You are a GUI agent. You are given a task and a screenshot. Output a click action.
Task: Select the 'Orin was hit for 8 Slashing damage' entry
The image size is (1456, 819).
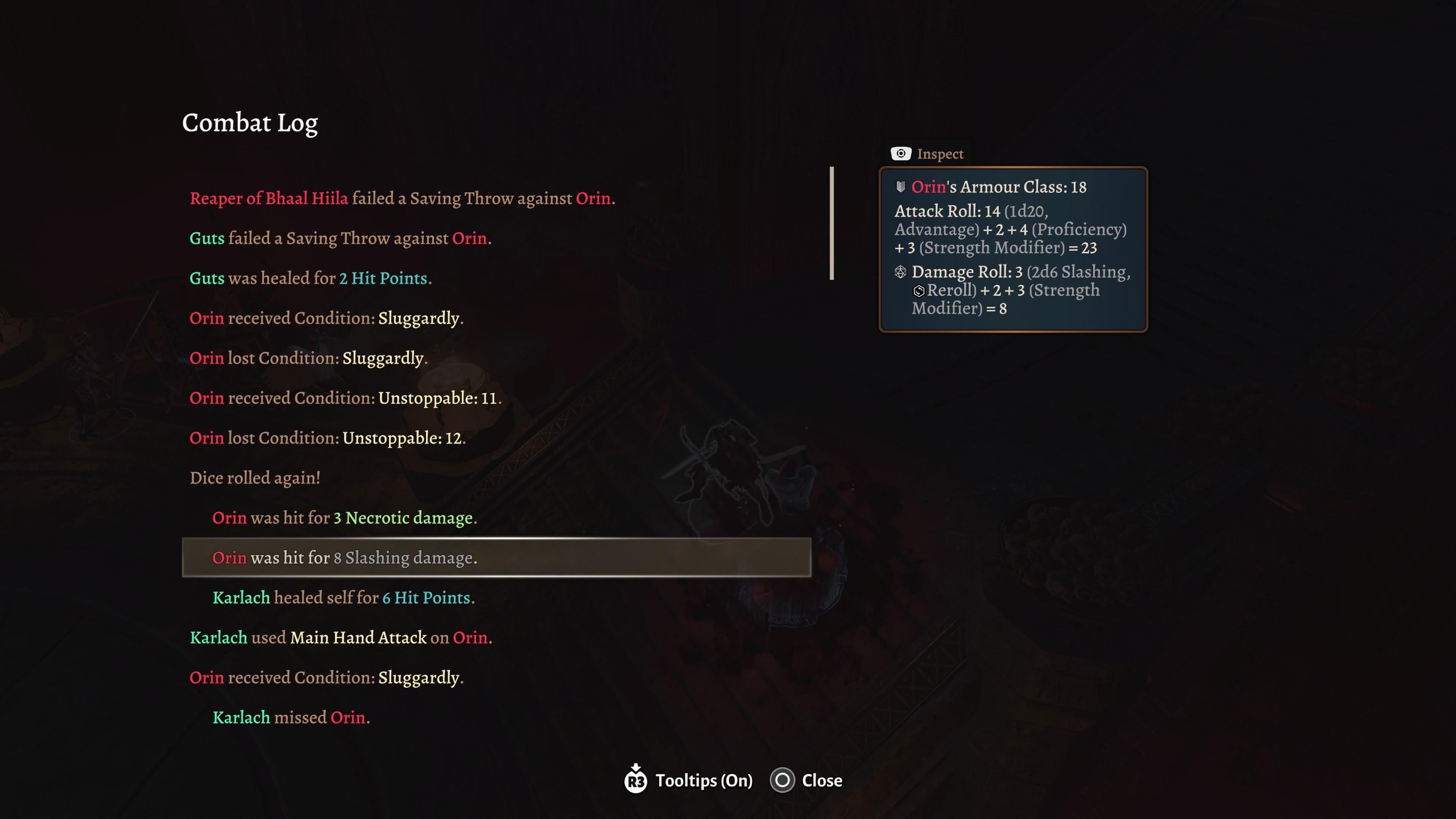tap(345, 558)
